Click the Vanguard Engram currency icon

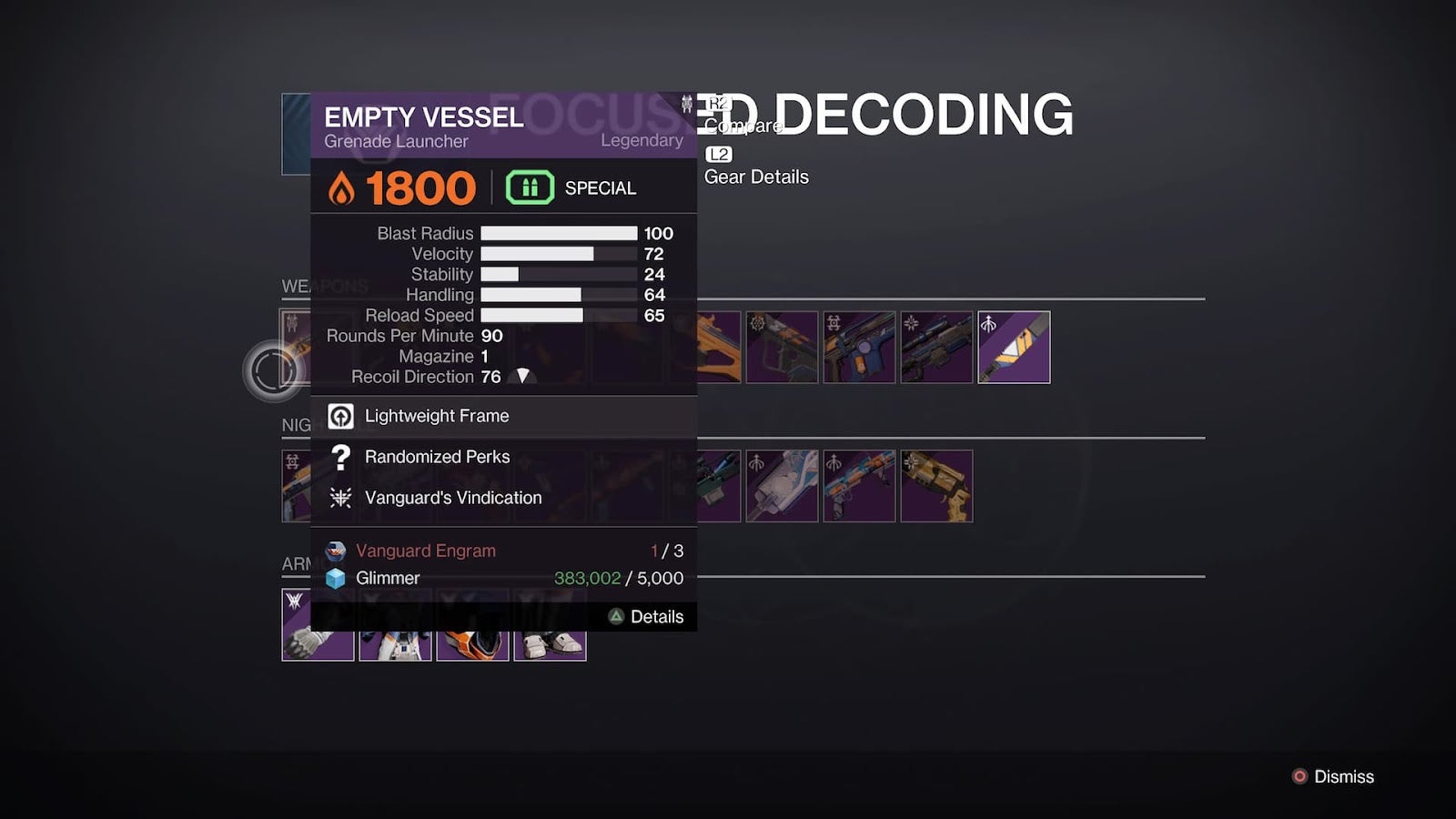click(335, 551)
